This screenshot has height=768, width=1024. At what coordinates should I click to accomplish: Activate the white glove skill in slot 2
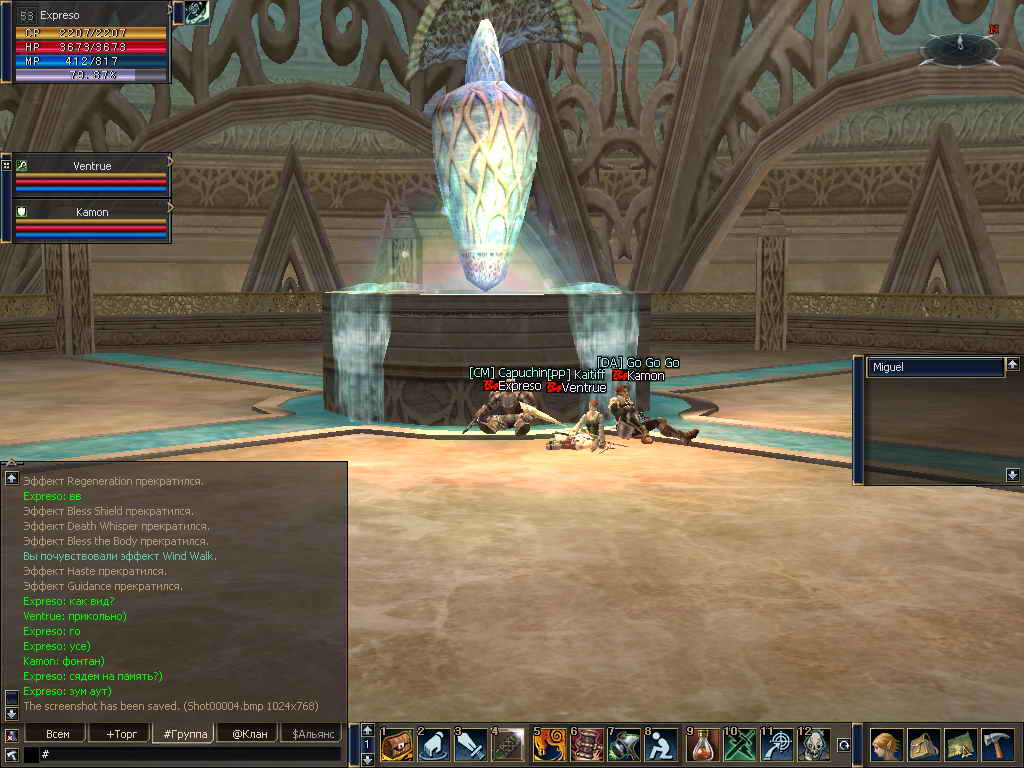pyautogui.click(x=434, y=746)
